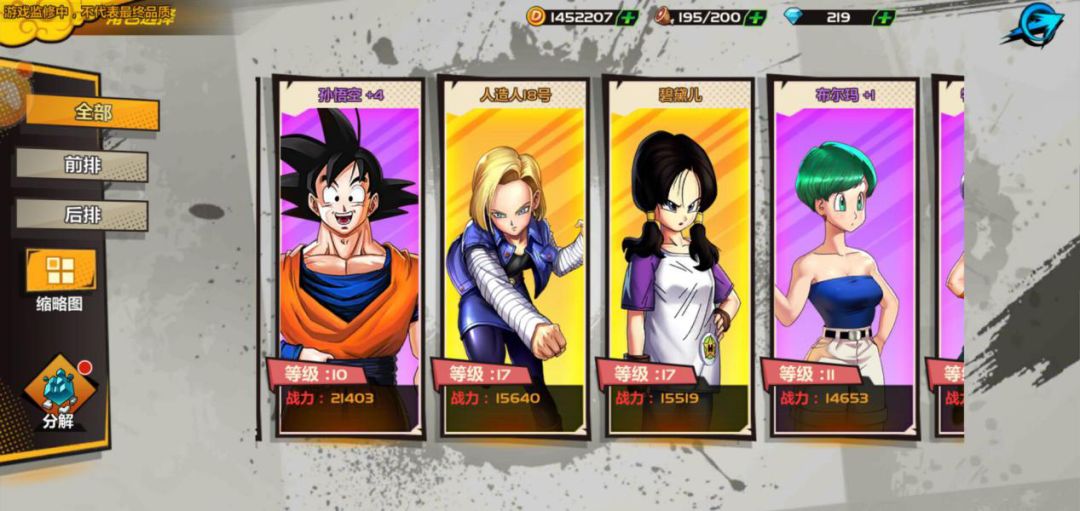The height and width of the screenshot is (511, 1080).
Task: Choose the 人造人18号 character card
Action: 514,258
